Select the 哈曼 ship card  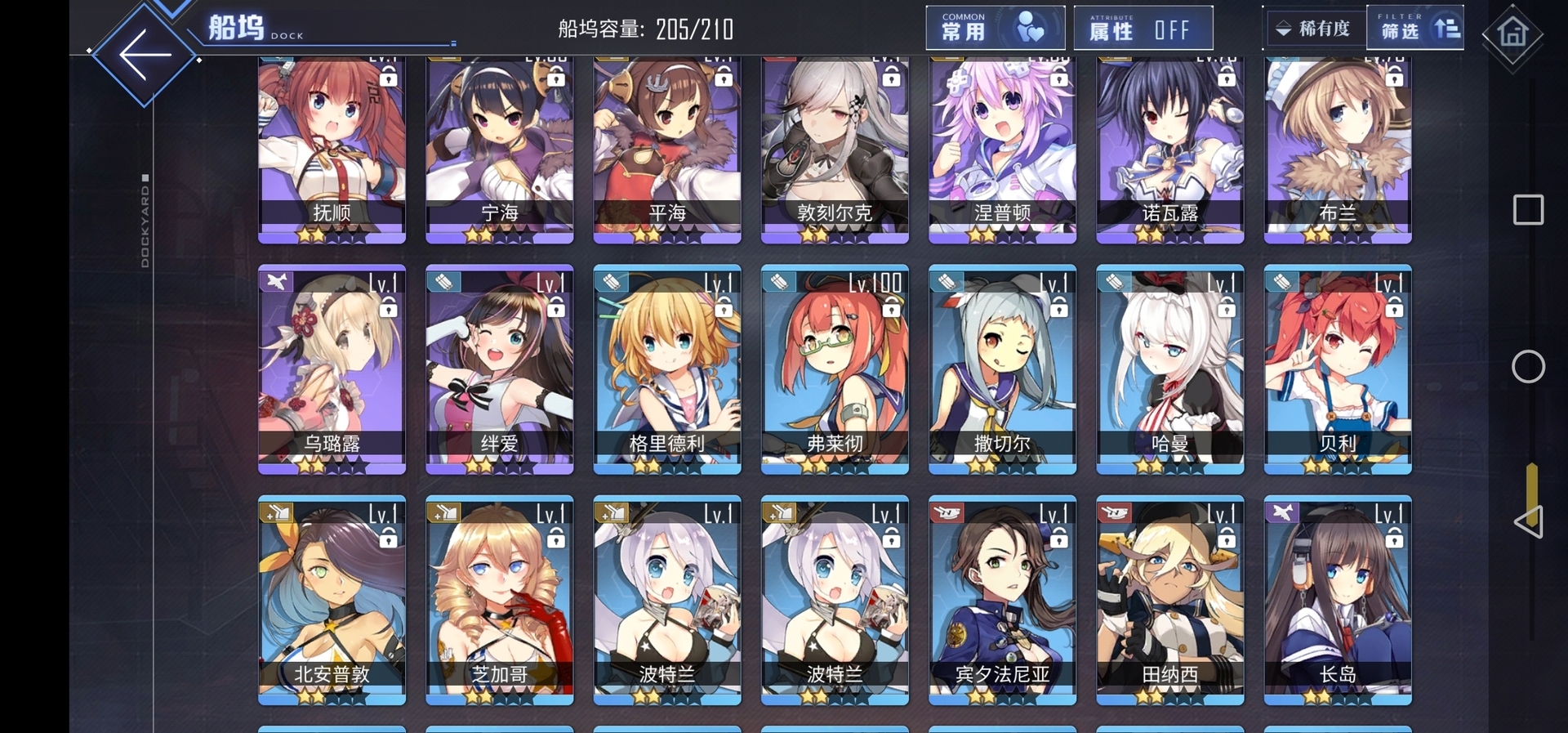point(1169,369)
